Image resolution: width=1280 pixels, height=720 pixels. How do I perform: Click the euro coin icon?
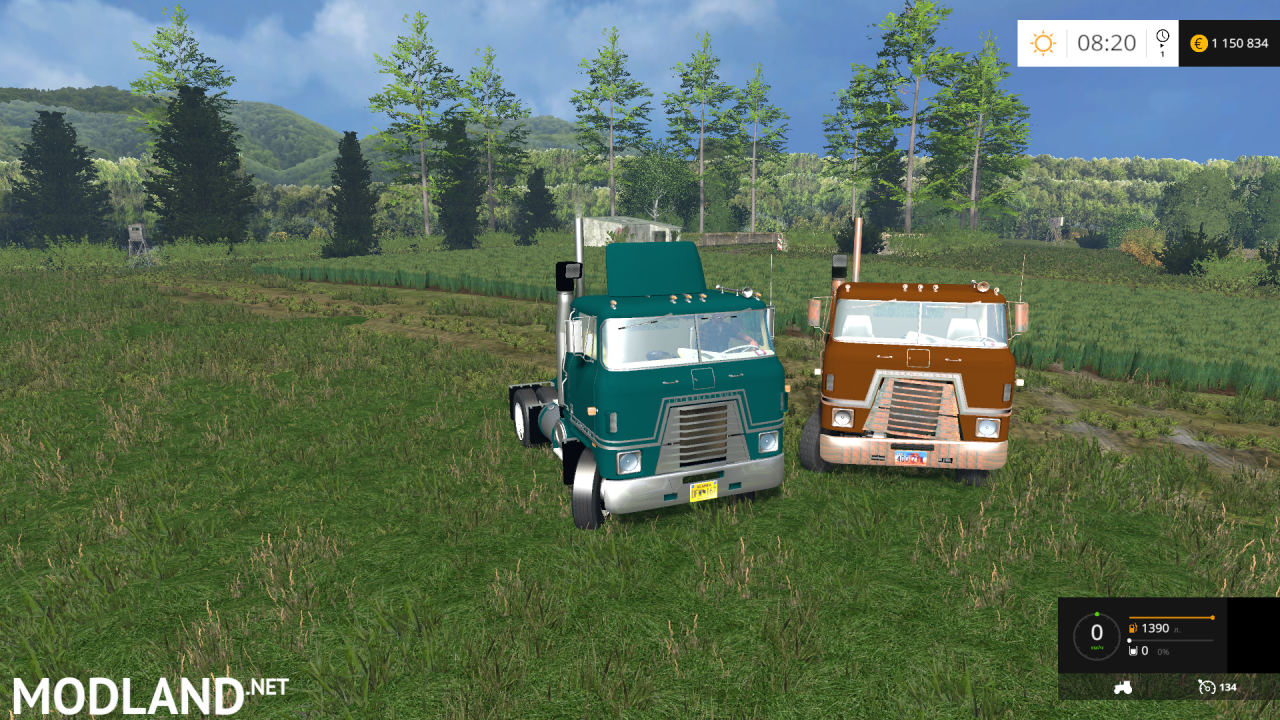(x=1200, y=43)
